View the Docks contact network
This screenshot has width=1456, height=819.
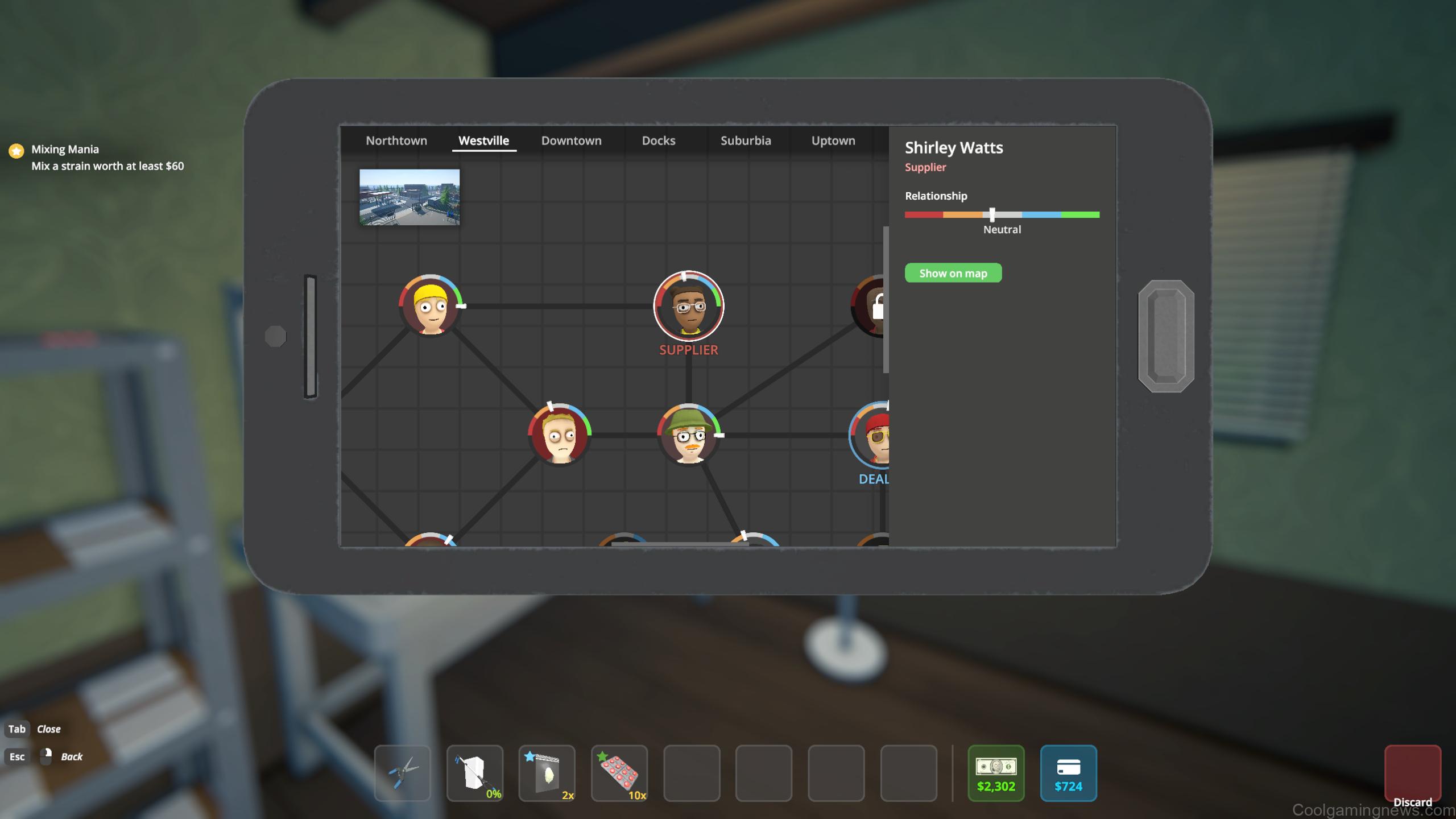[658, 140]
